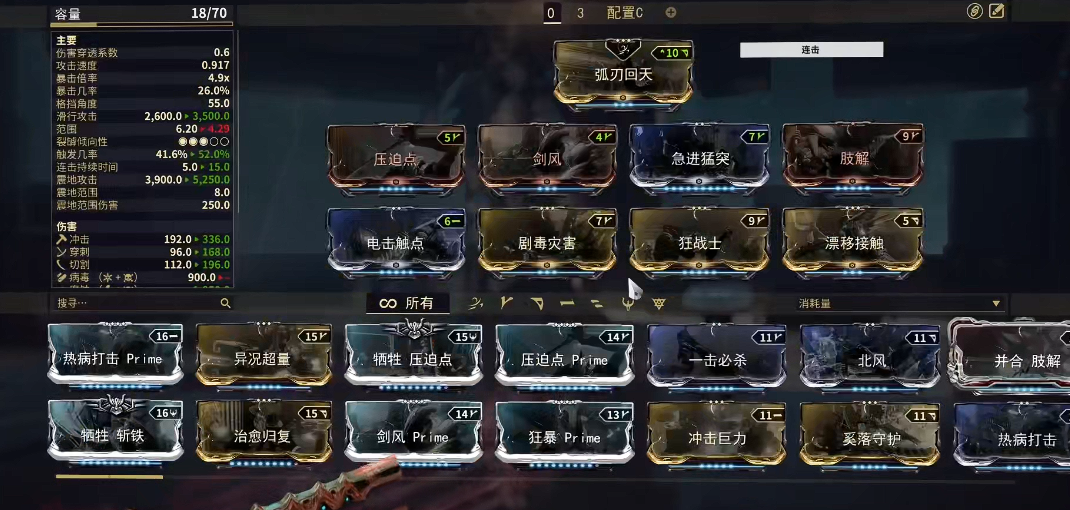
Task: Pick the 热病打击 Prime mod card
Action: [x=115, y=356]
